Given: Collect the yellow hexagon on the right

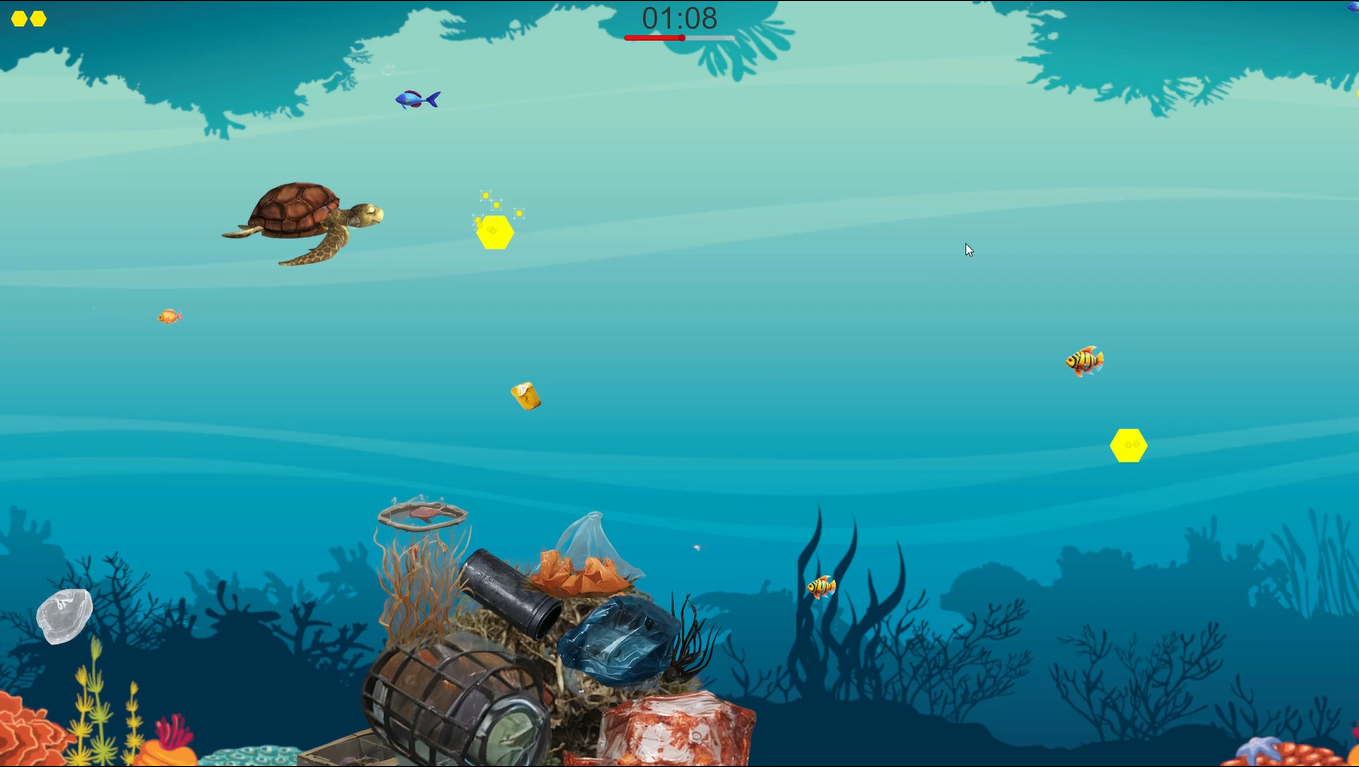Looking at the screenshot, I should coord(1128,445).
